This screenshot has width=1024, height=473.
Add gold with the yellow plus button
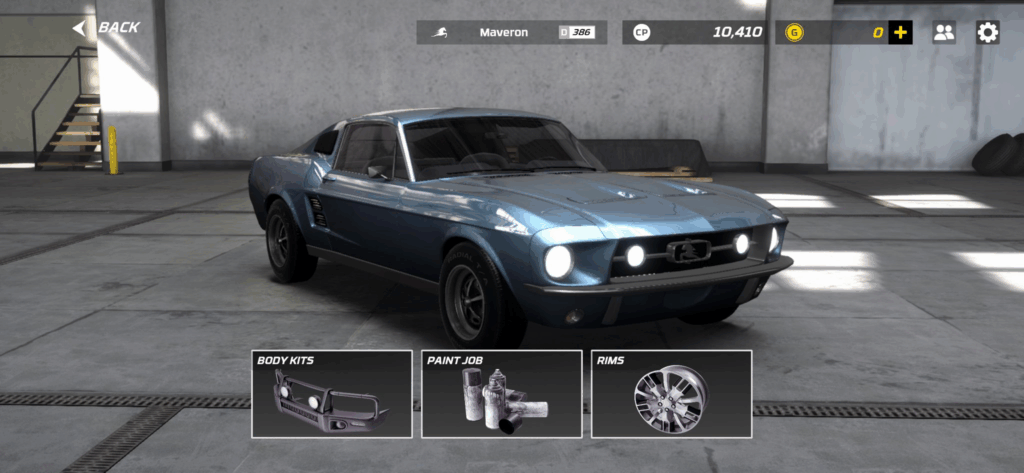[x=901, y=33]
